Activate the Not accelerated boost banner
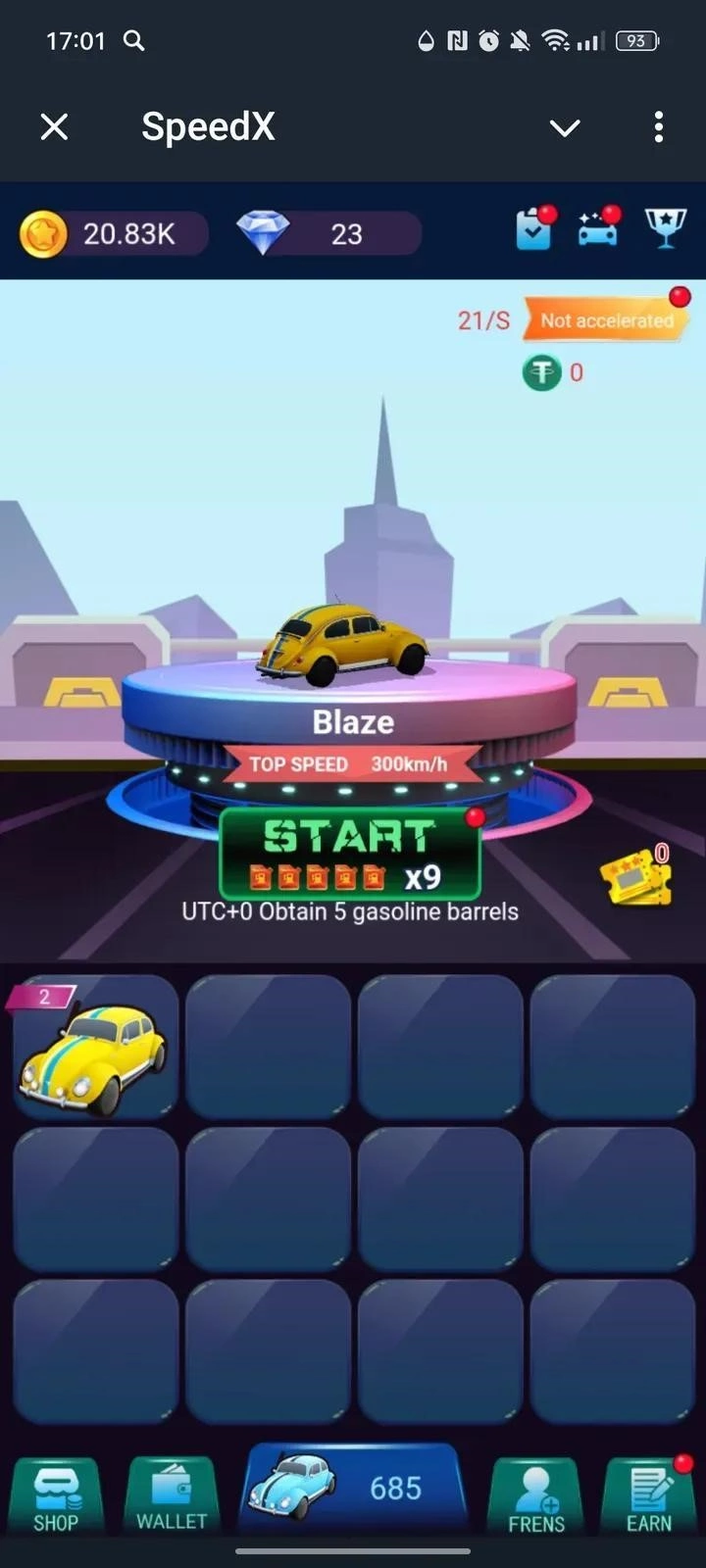Screen dimensions: 706x1568 (603, 319)
